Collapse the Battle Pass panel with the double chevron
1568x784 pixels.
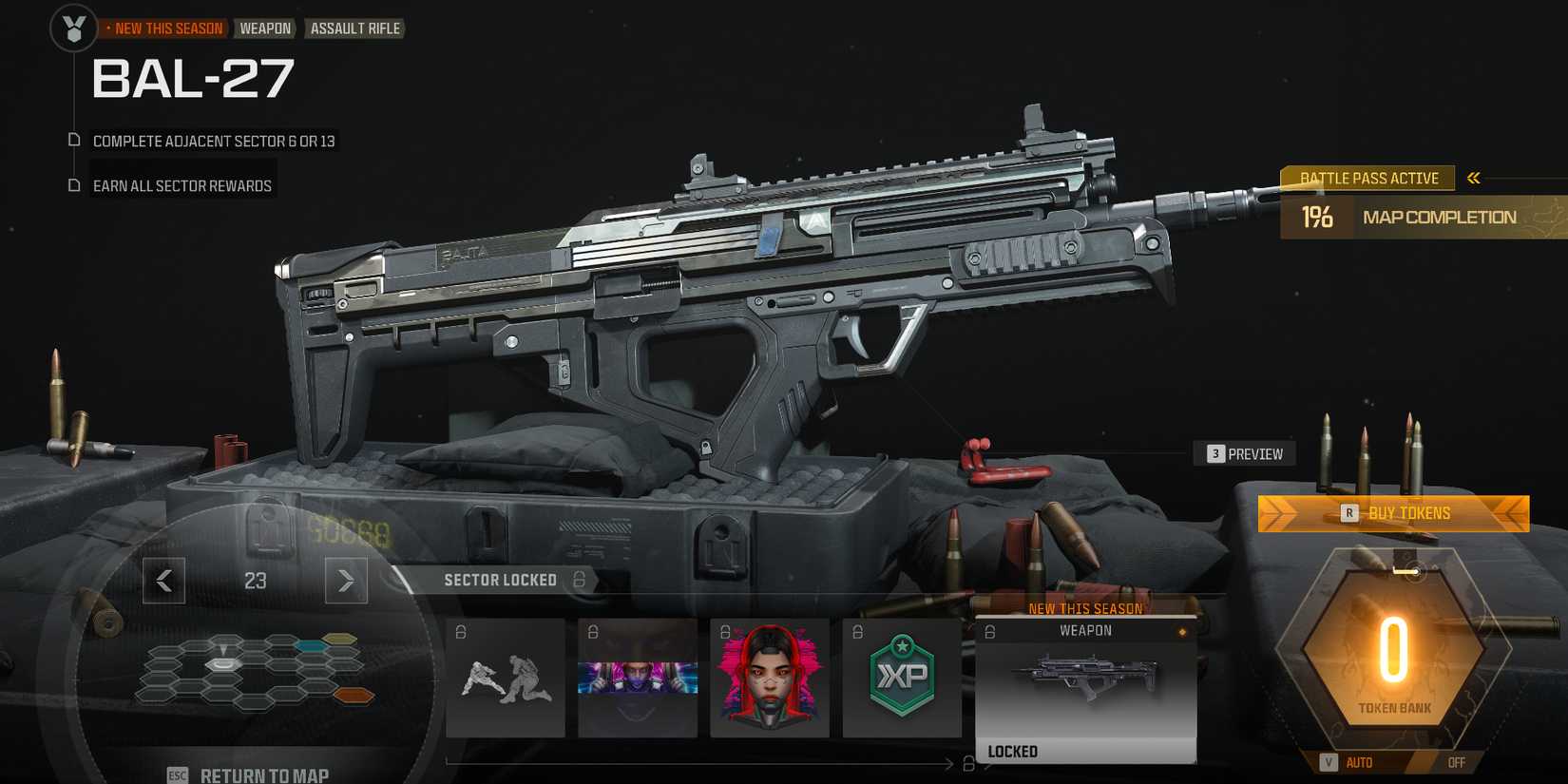pos(1474,177)
